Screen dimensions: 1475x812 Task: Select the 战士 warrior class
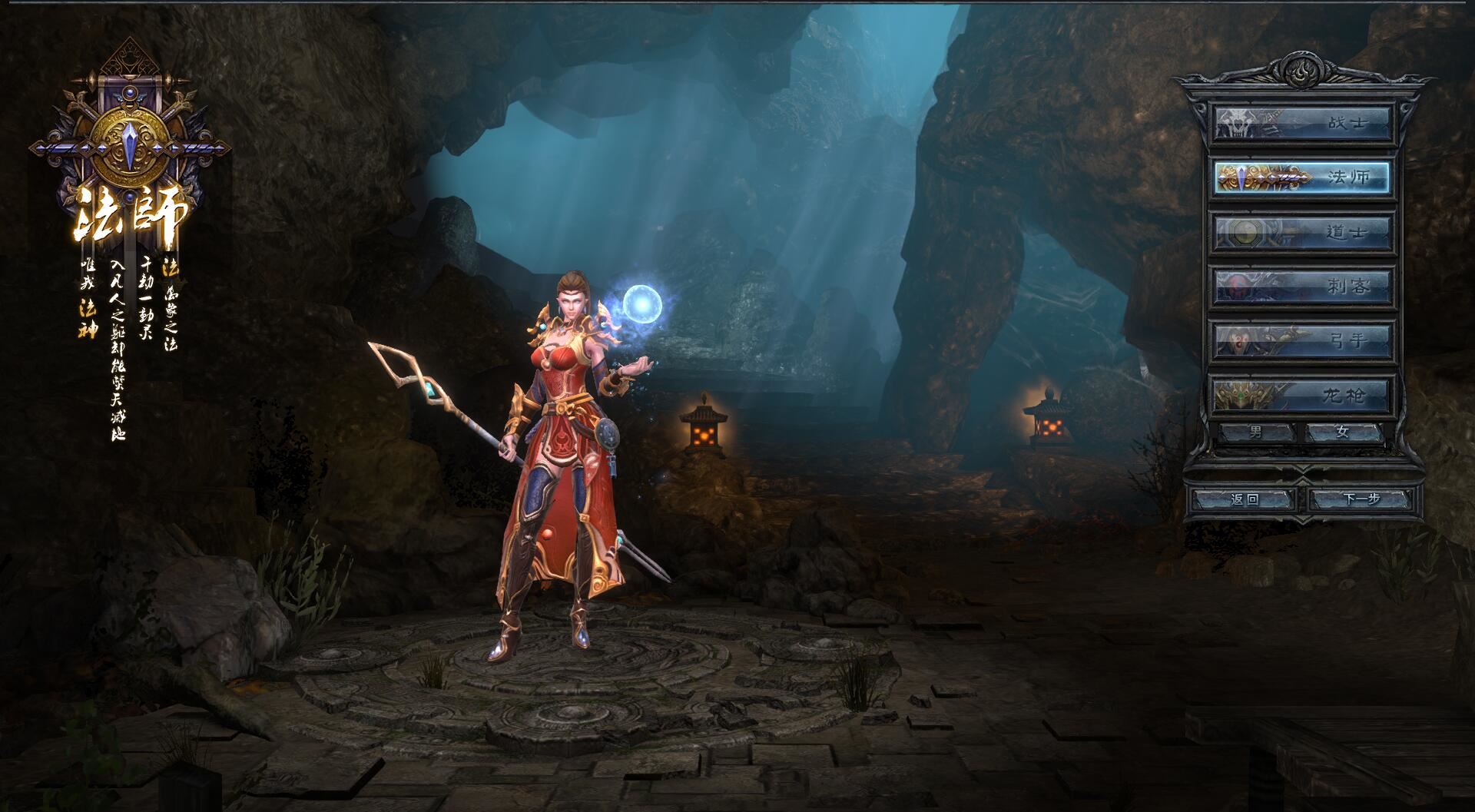(x=1302, y=123)
